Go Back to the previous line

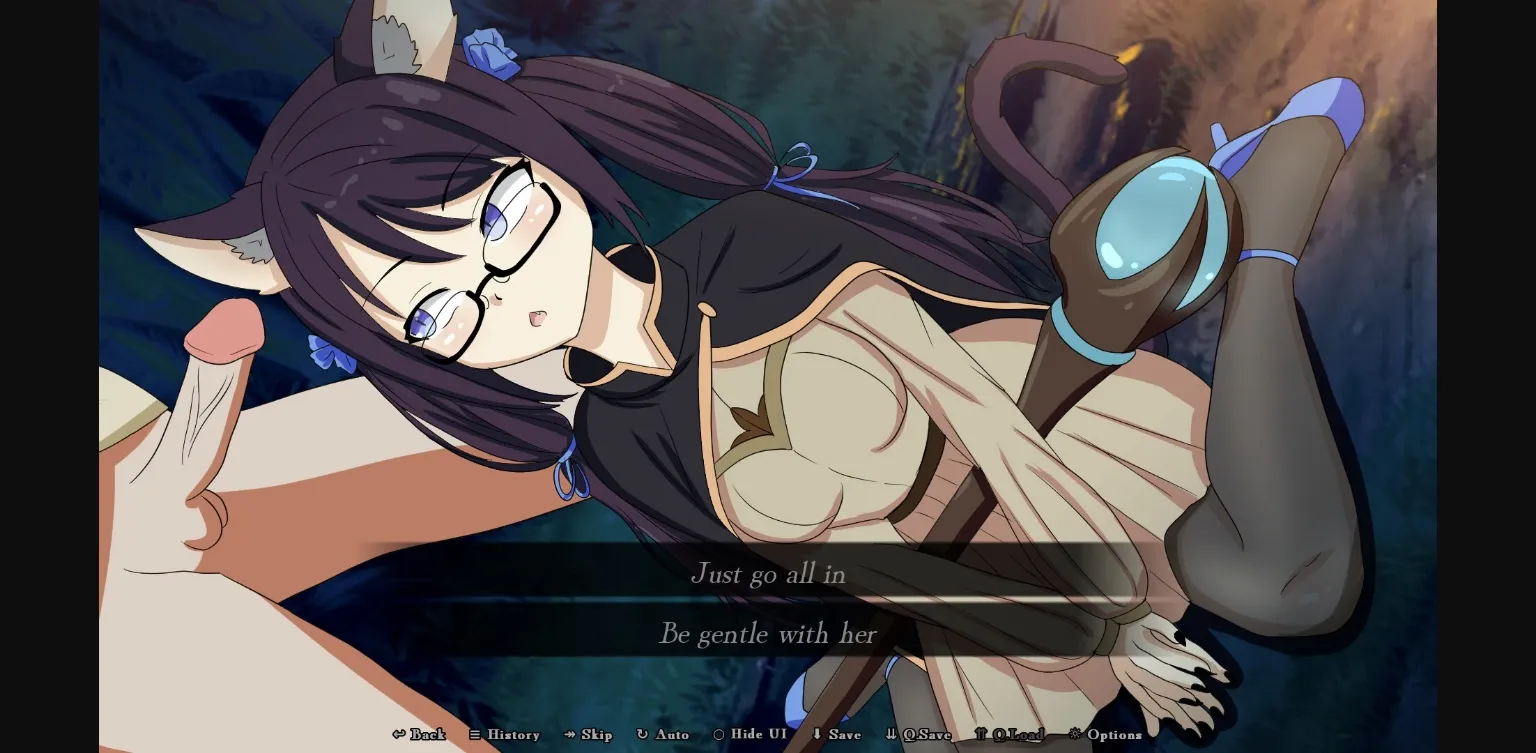(420, 735)
